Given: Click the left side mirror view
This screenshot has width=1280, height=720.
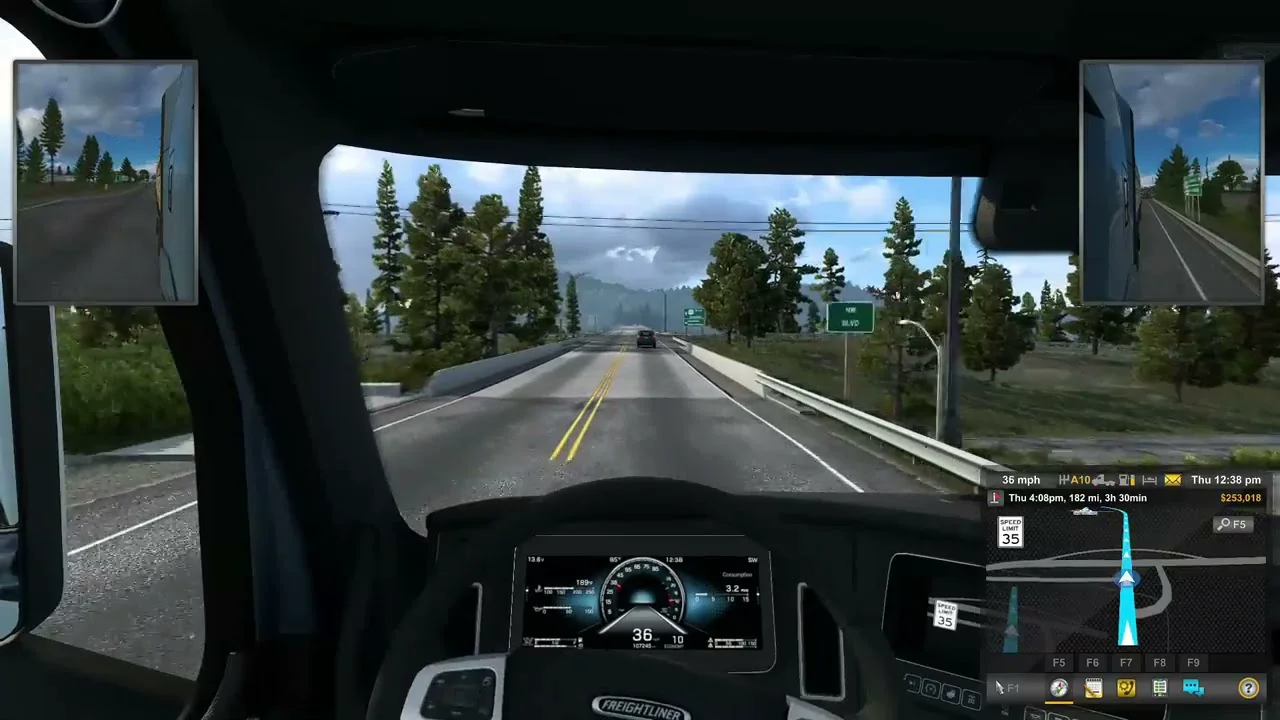Looking at the screenshot, I should tap(106, 182).
